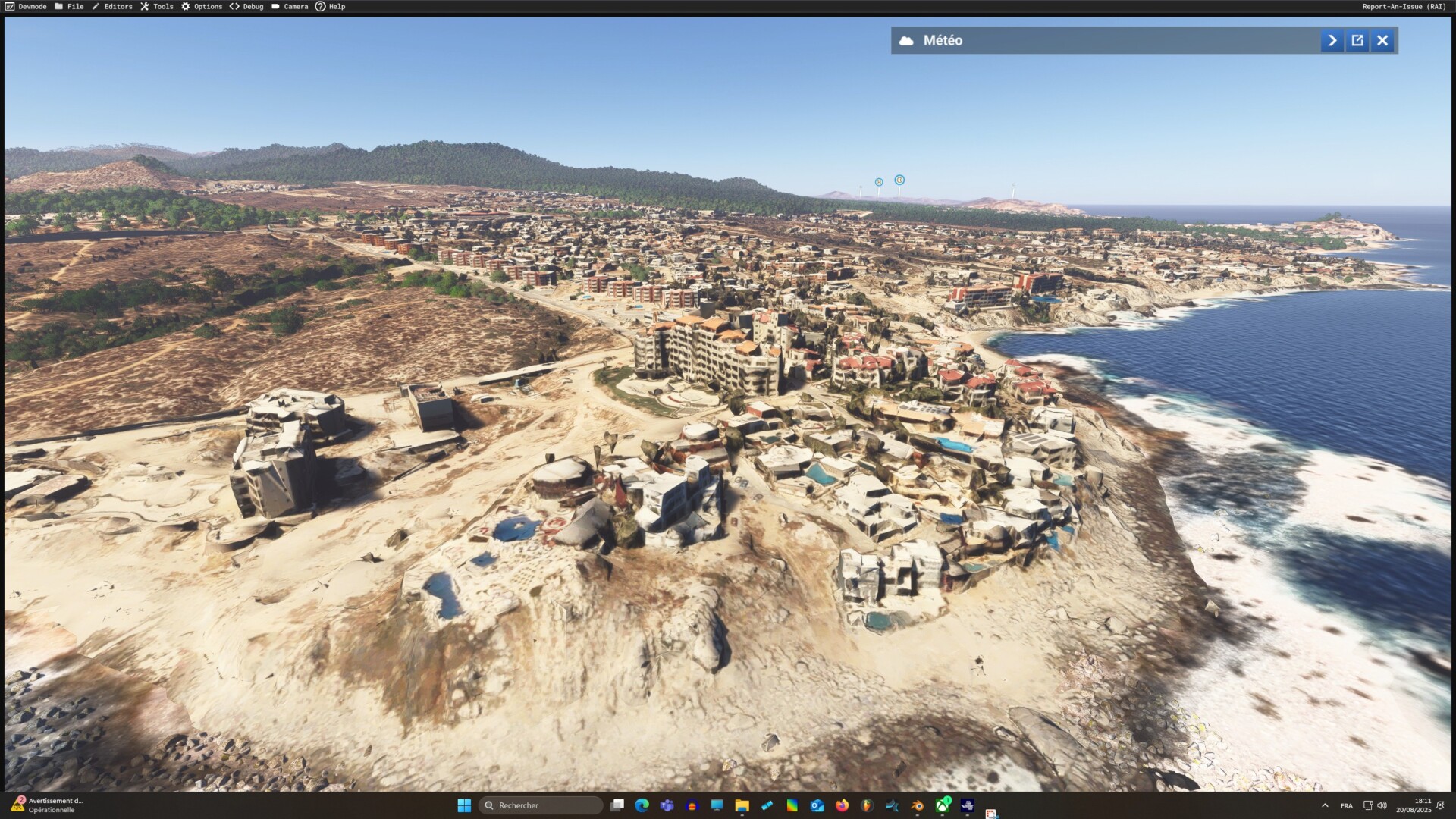
Task: Open the Options menu
Action: tap(202, 6)
